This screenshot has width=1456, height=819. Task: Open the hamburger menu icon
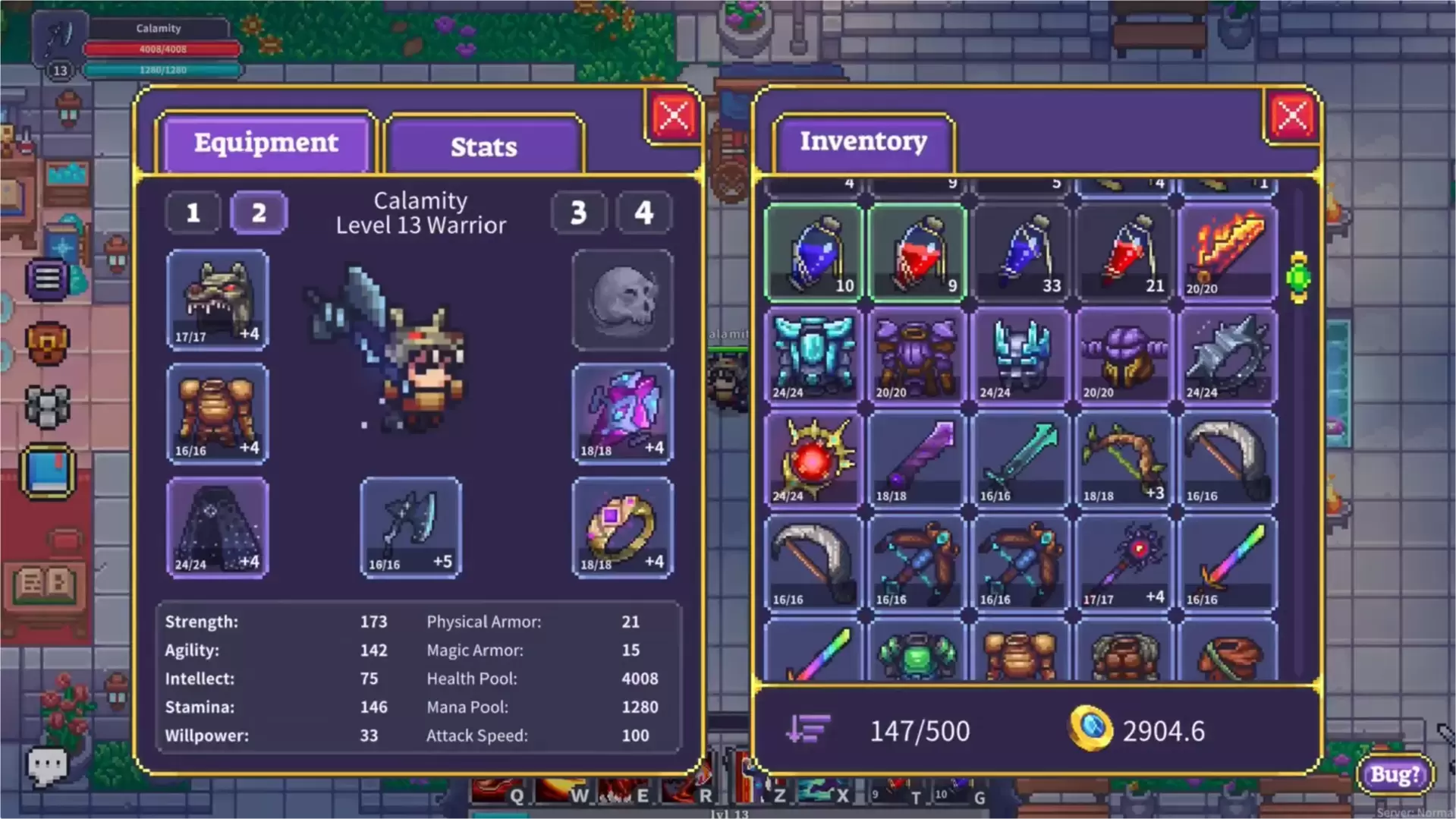(47, 279)
